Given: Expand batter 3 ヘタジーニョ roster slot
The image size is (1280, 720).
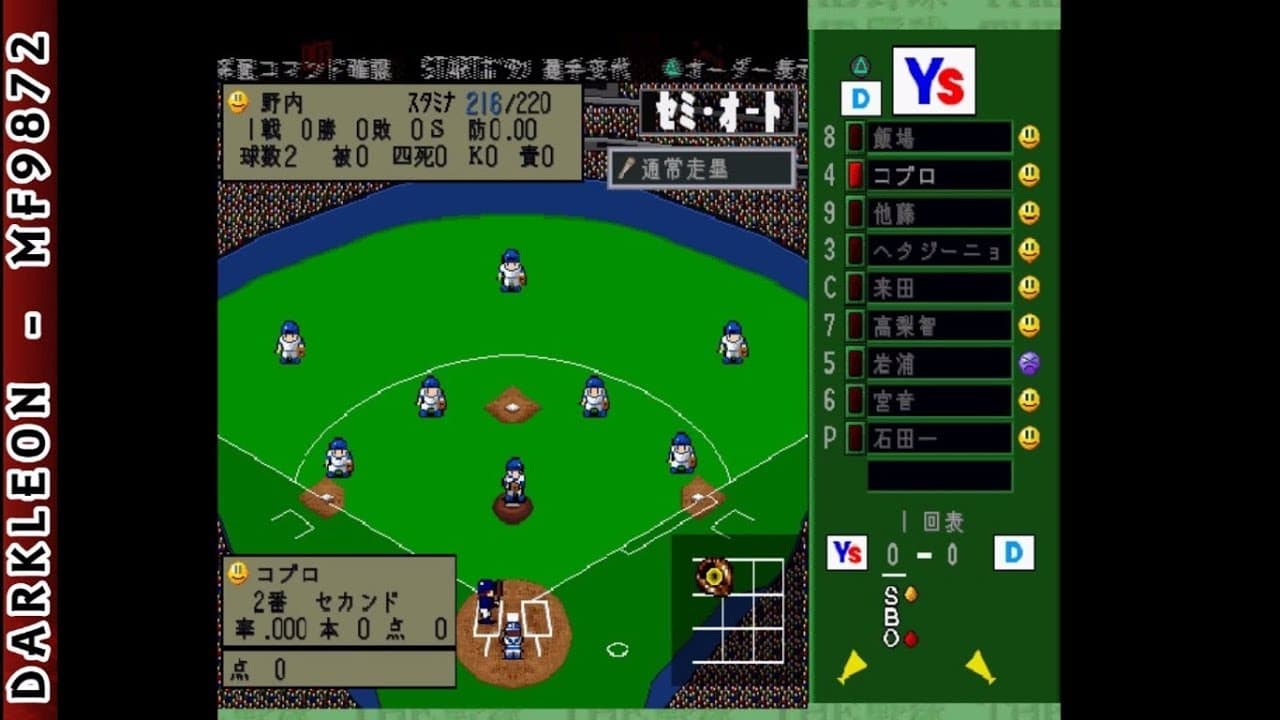Looking at the screenshot, I should point(940,250).
